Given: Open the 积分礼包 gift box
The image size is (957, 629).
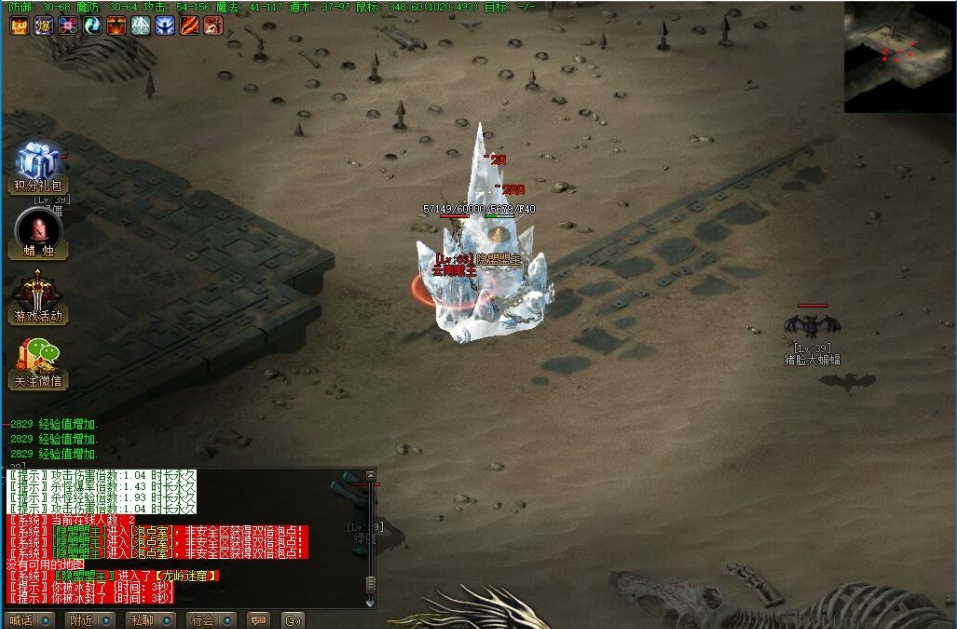Looking at the screenshot, I should point(38,165).
